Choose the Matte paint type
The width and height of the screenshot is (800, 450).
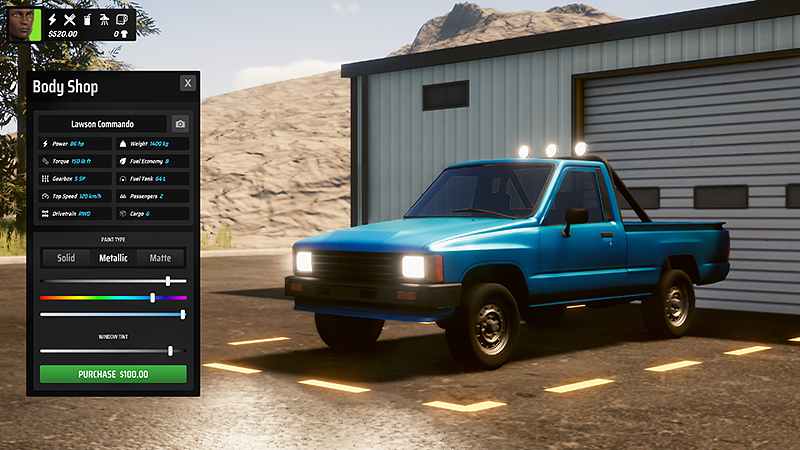pos(160,258)
